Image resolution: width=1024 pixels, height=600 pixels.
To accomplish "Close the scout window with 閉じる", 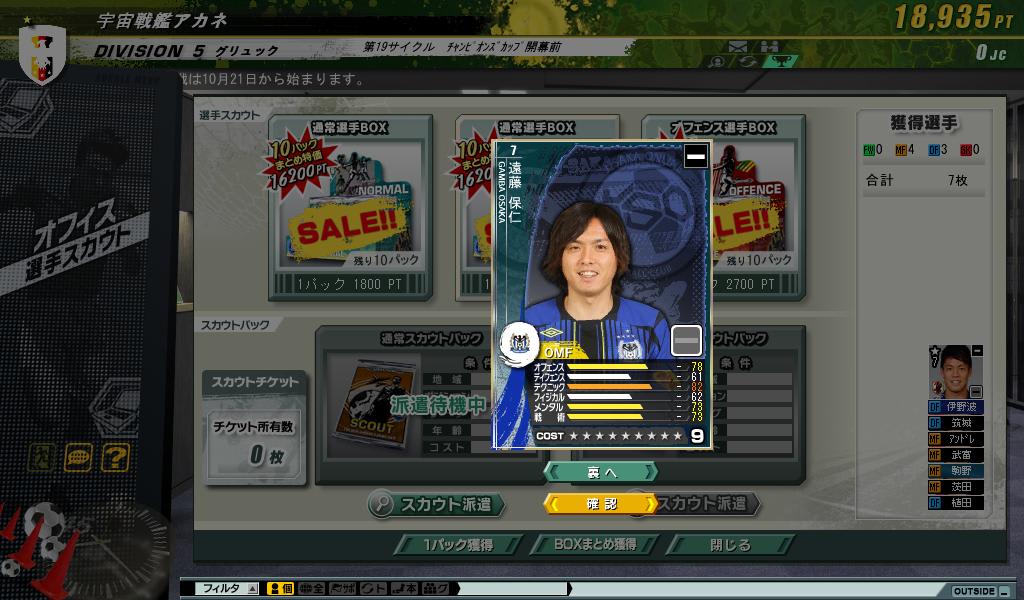I will point(730,545).
